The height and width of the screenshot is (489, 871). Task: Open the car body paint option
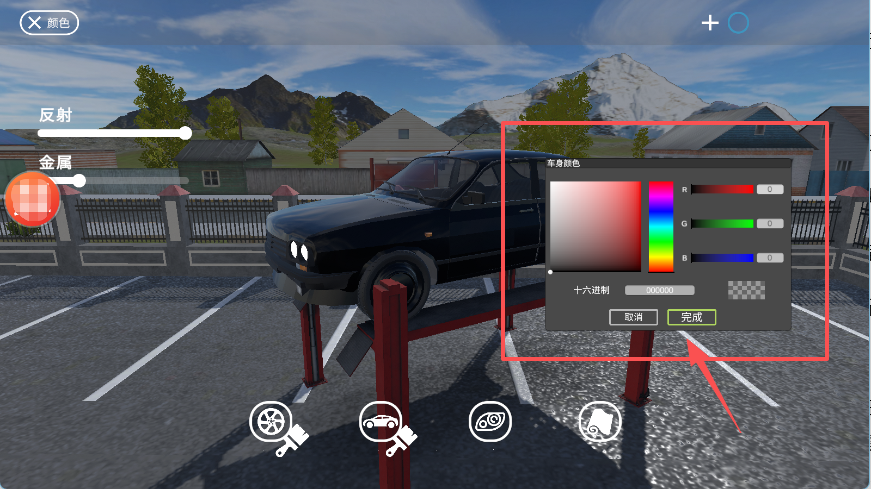point(382,424)
